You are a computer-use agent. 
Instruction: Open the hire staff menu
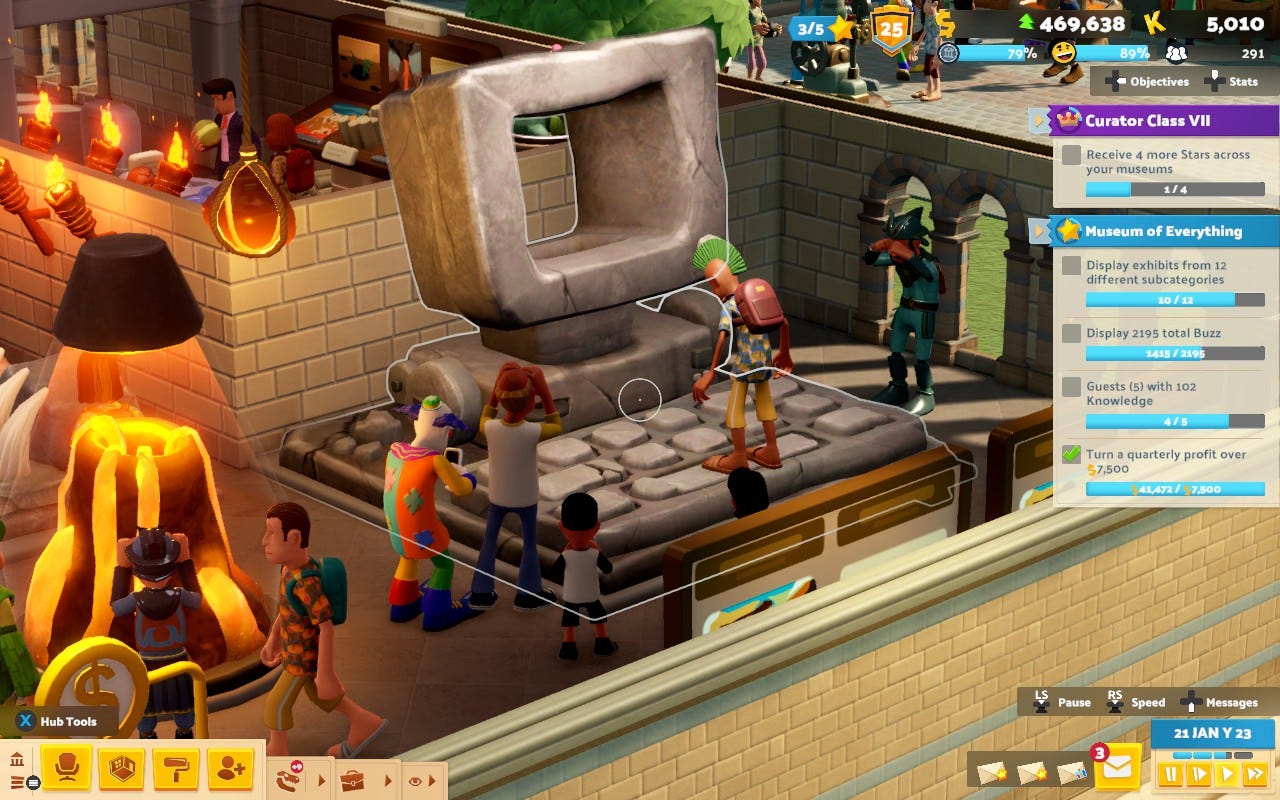click(x=230, y=768)
